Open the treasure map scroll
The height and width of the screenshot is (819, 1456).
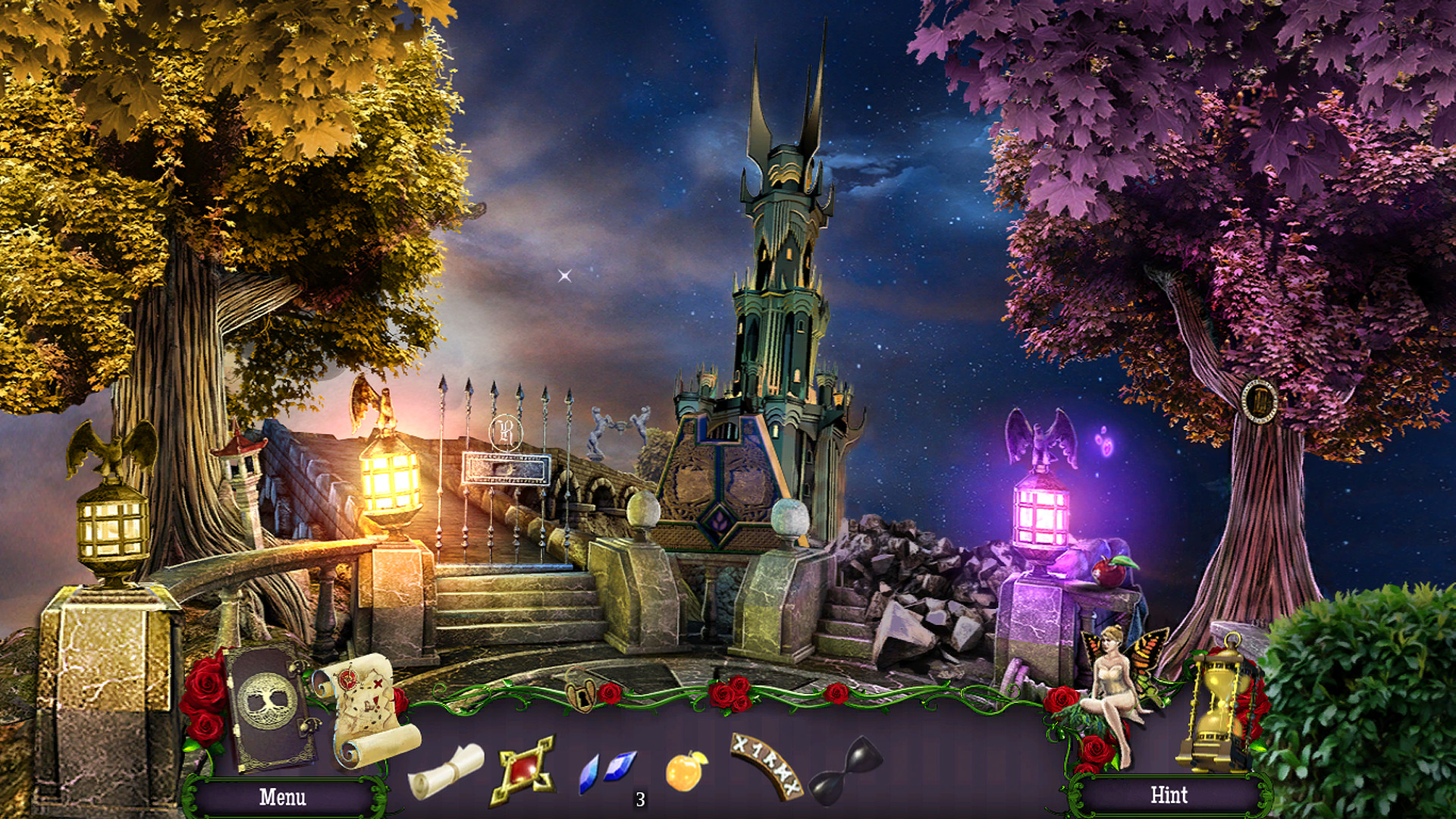pyautogui.click(x=366, y=709)
